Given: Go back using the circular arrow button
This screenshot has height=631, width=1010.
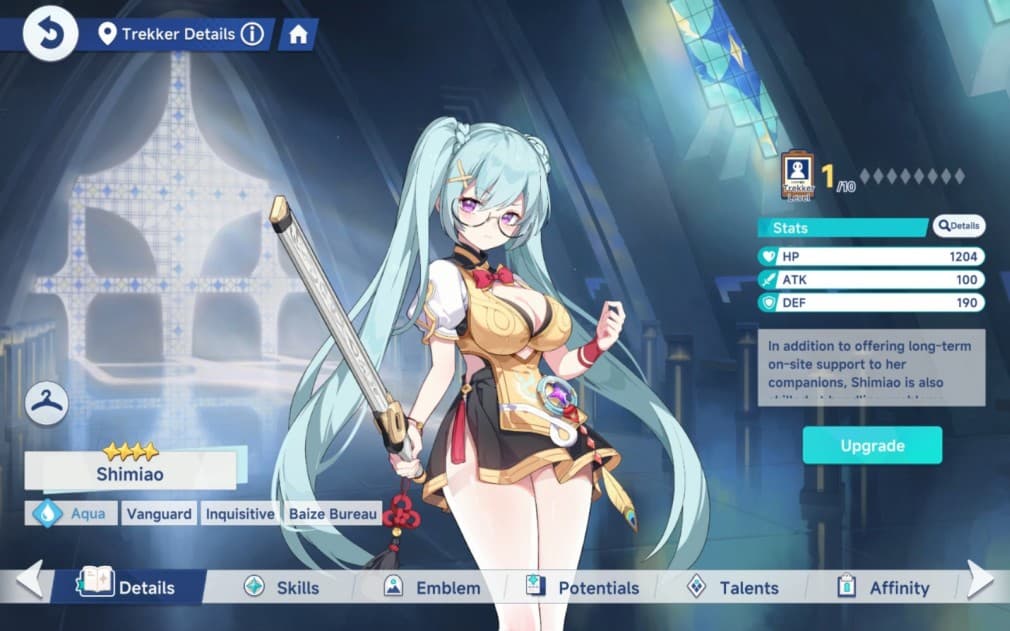Looking at the screenshot, I should point(50,34).
